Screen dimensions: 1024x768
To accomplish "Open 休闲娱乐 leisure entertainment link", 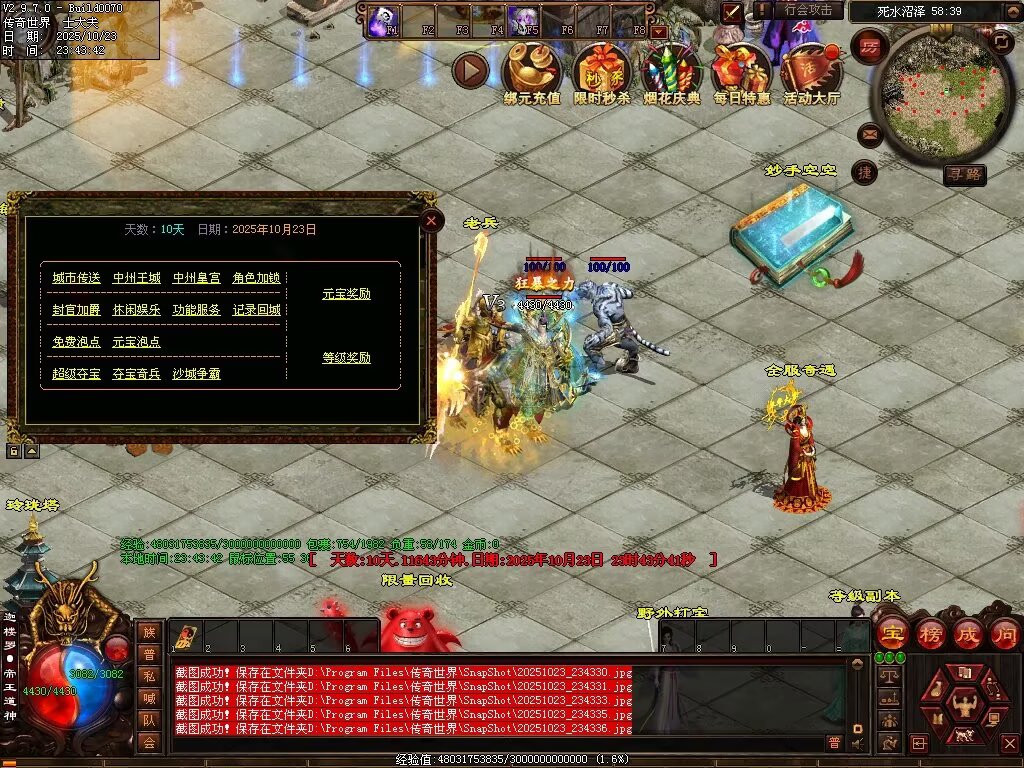I will click(x=136, y=310).
